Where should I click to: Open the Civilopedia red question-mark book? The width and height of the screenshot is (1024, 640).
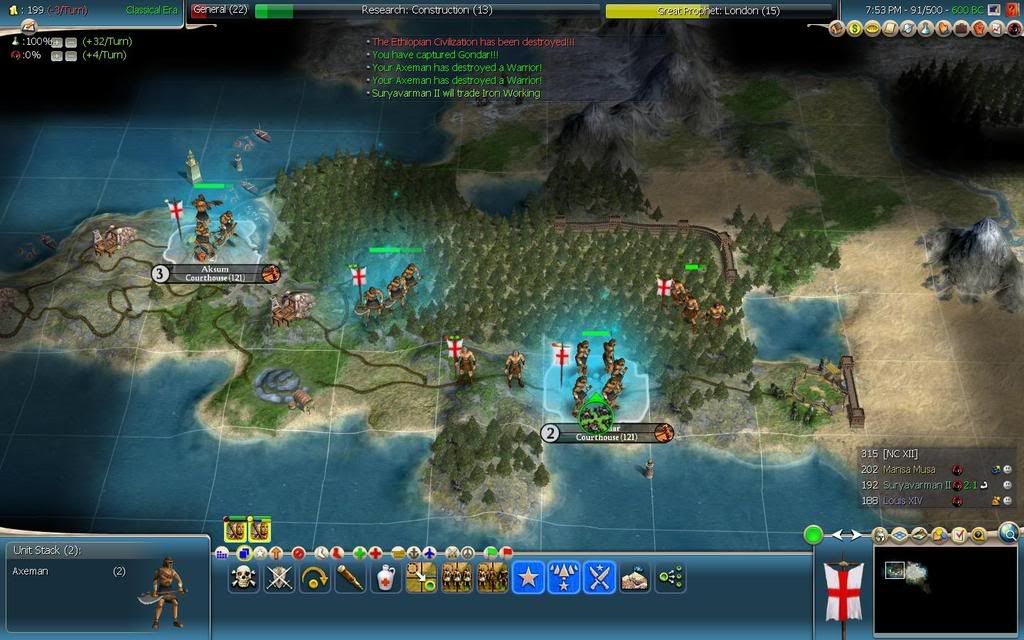[x=1010, y=9]
